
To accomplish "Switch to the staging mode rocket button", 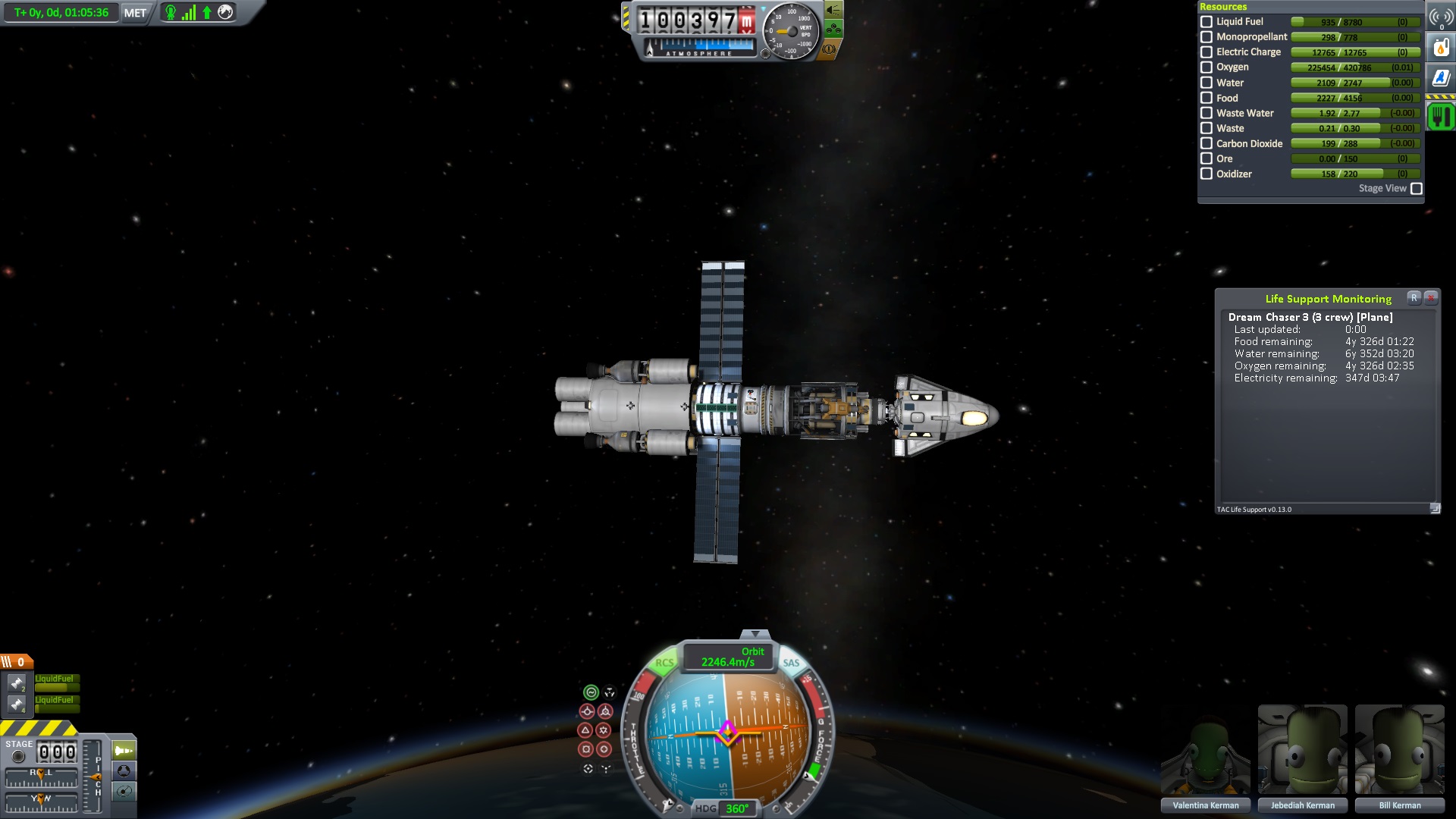I will [x=124, y=751].
